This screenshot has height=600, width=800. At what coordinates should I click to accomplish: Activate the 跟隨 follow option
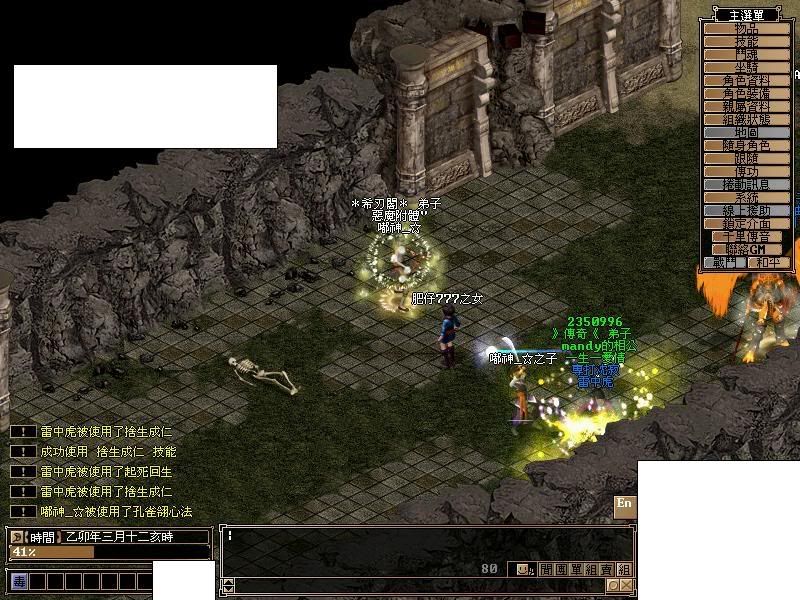pyautogui.click(x=747, y=159)
